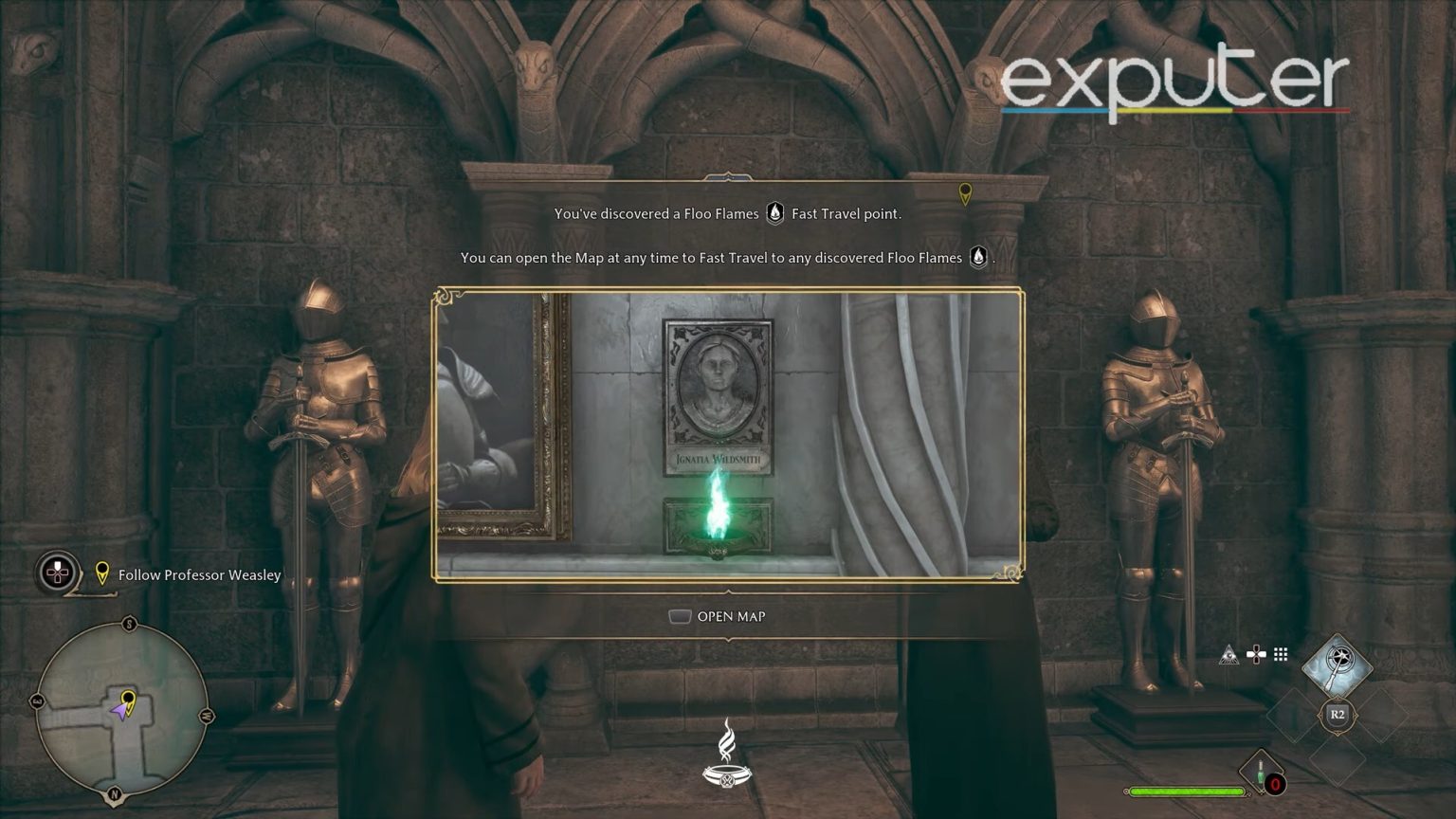Click the touchpad icon beside OPEN MAP
Viewport: 1456px width, 819px height.
[x=682, y=616]
